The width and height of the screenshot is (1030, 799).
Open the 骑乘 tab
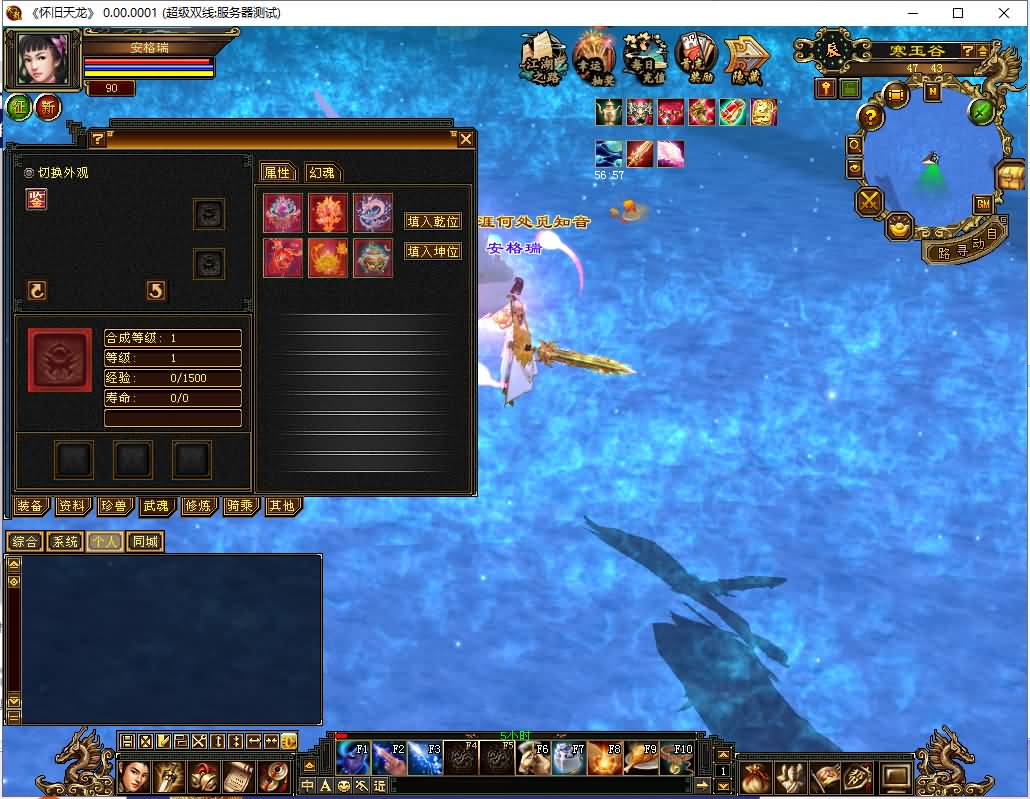239,506
